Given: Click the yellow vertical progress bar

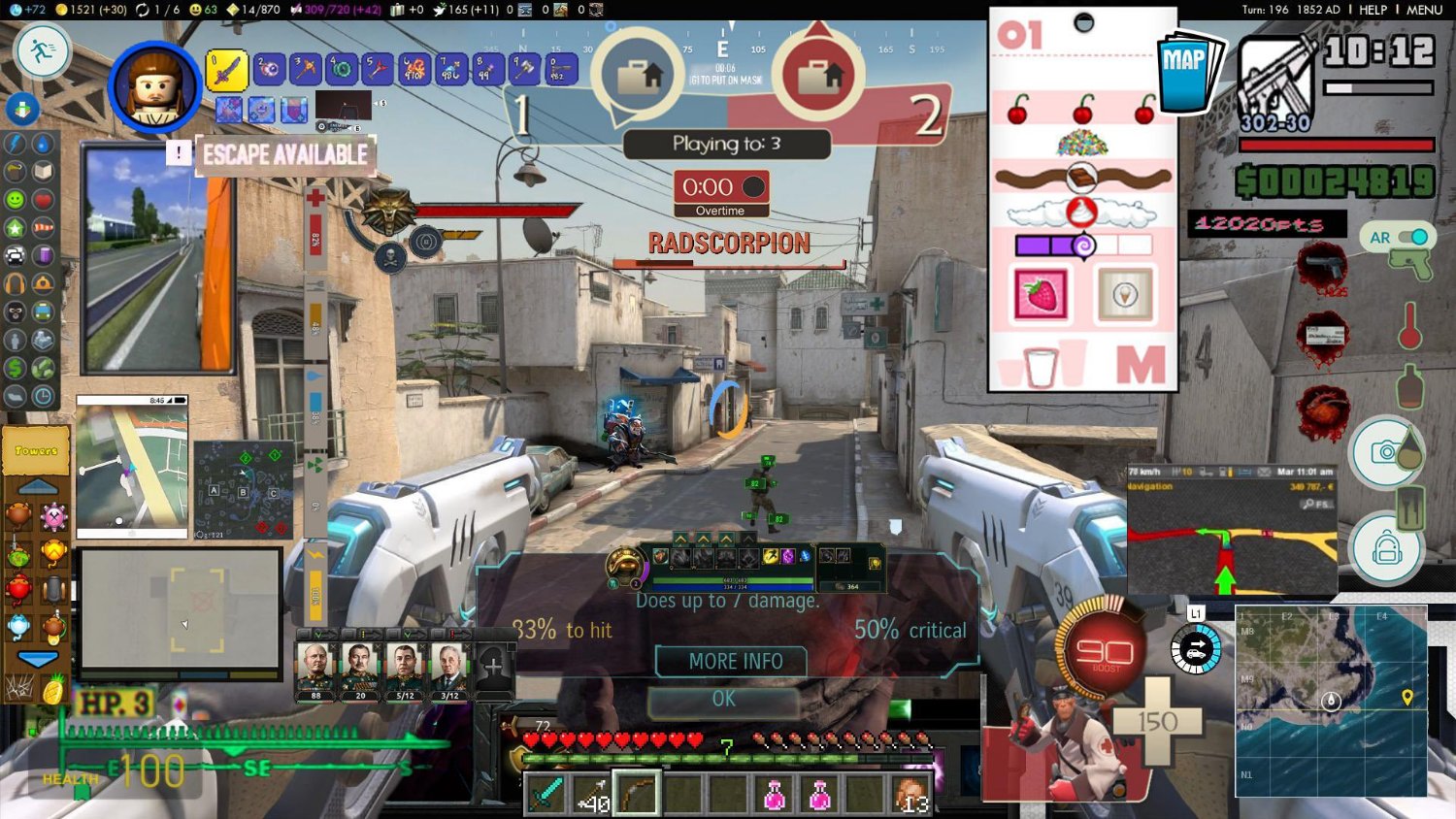Looking at the screenshot, I should point(316,593).
